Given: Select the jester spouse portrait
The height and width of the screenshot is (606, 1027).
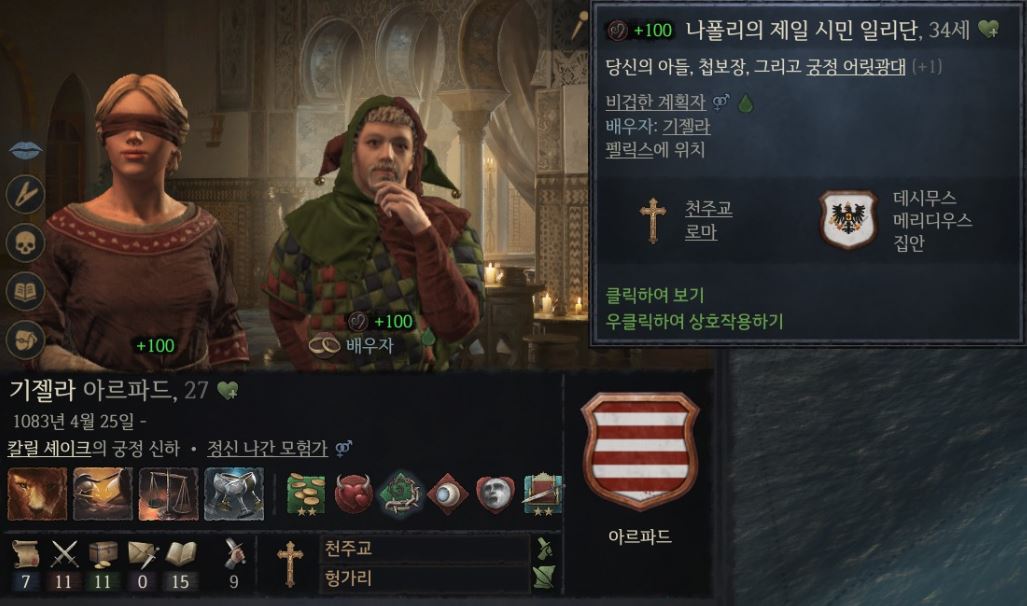Looking at the screenshot, I should tap(375, 220).
